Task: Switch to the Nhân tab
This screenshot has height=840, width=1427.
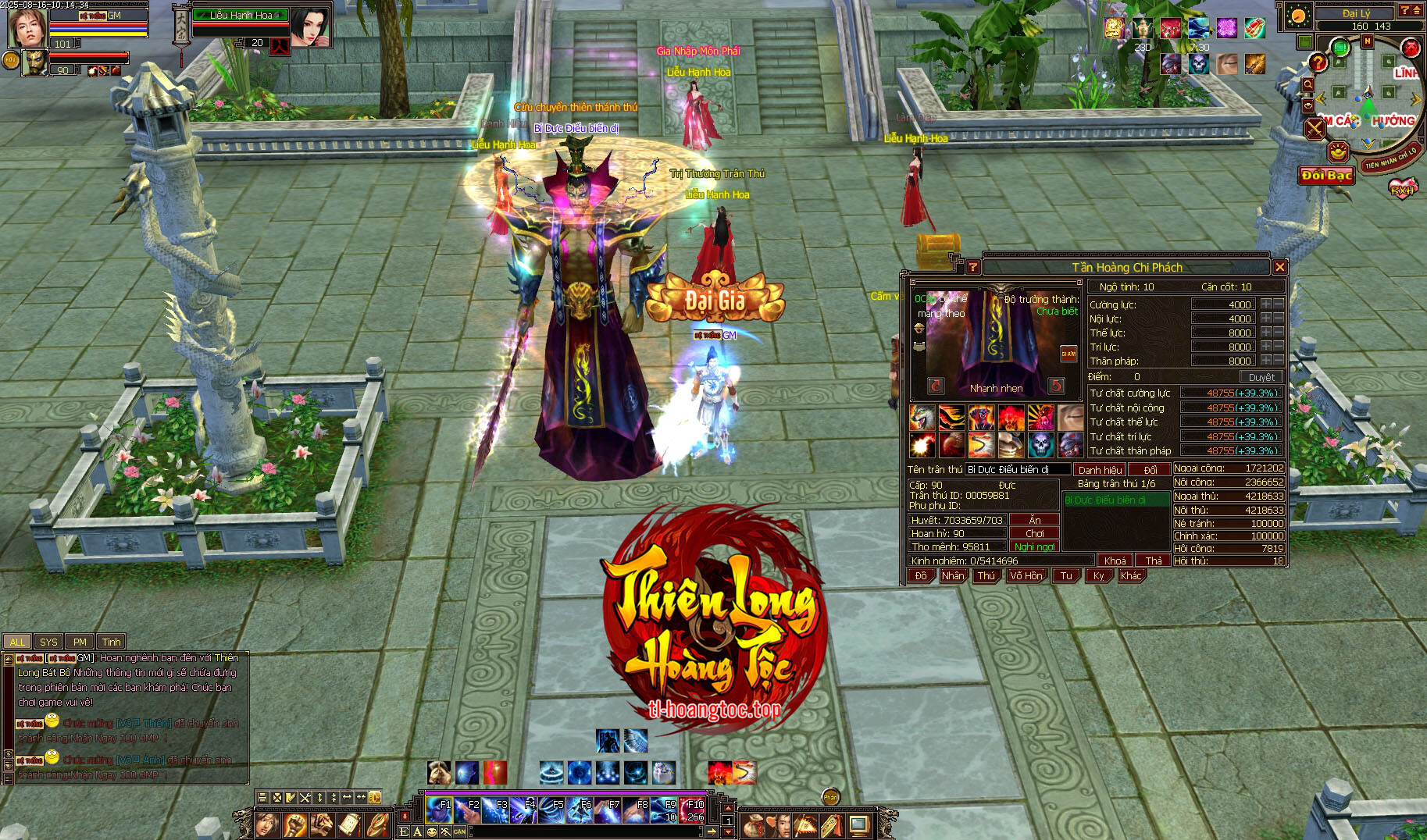Action: (x=952, y=576)
